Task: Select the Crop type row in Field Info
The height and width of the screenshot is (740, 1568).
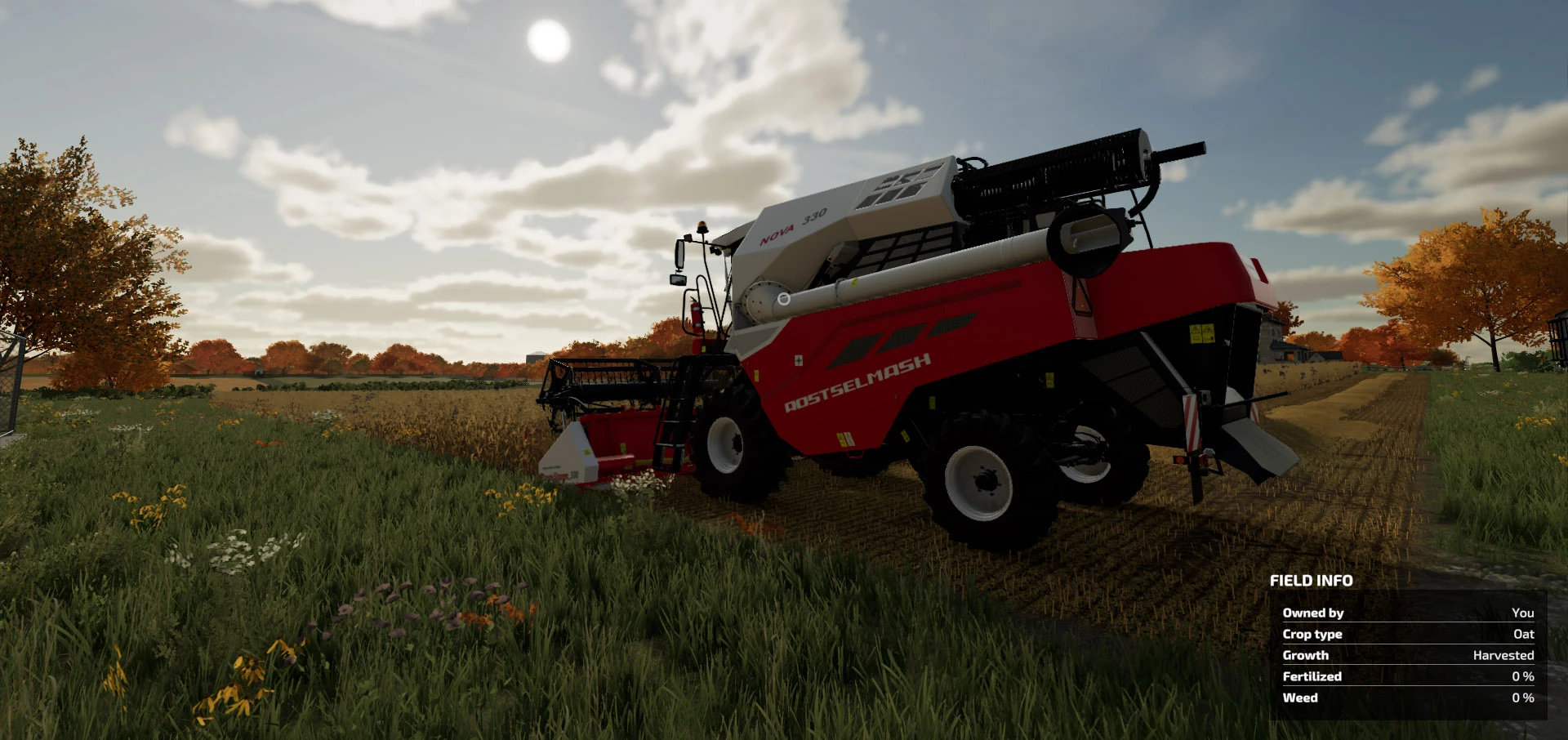Action: pyautogui.click(x=1314, y=634)
